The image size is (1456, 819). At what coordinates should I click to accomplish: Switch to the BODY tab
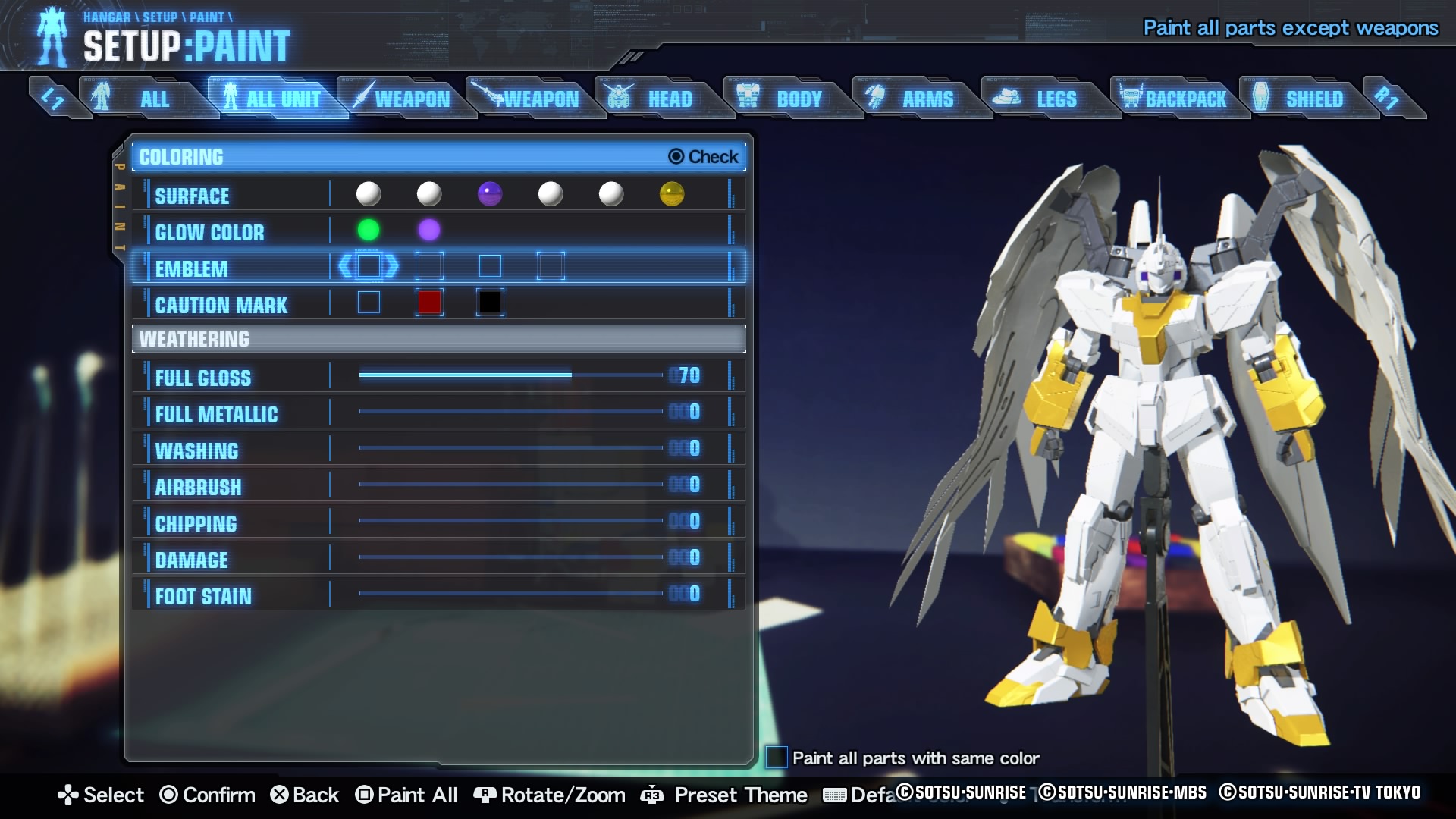[x=789, y=99]
